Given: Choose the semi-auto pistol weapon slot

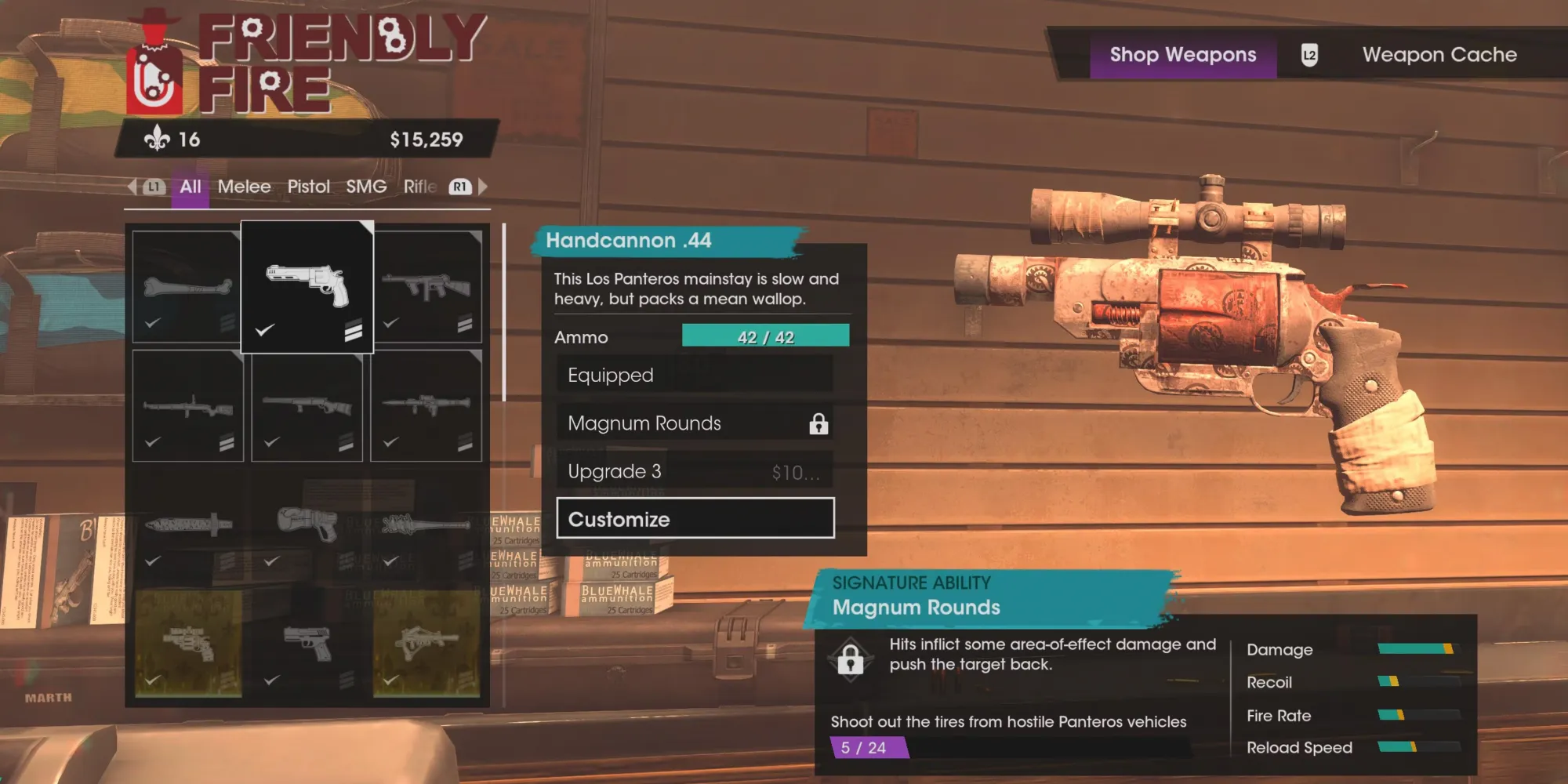Looking at the screenshot, I should (307, 643).
